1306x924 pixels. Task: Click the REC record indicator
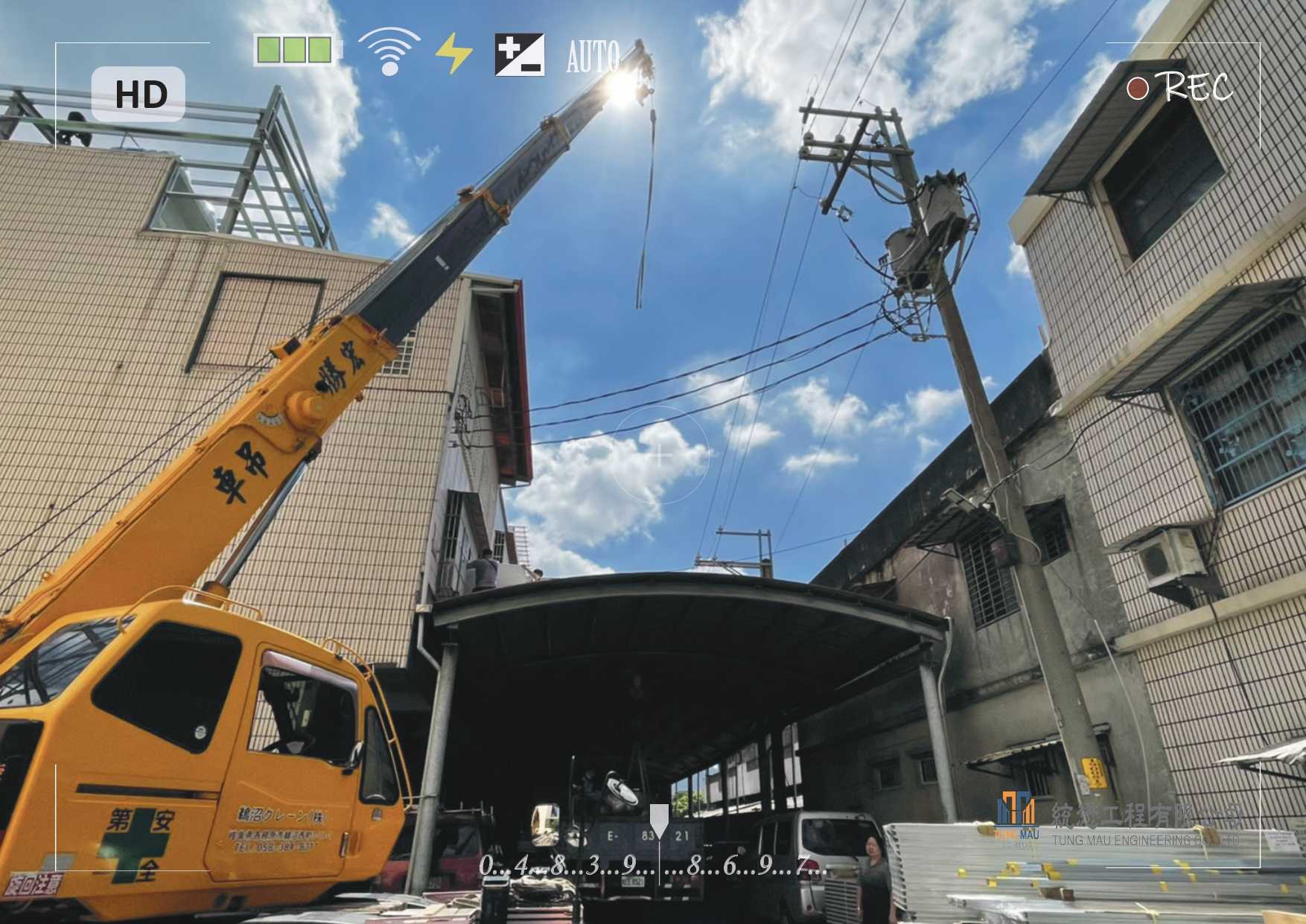coord(1179,88)
